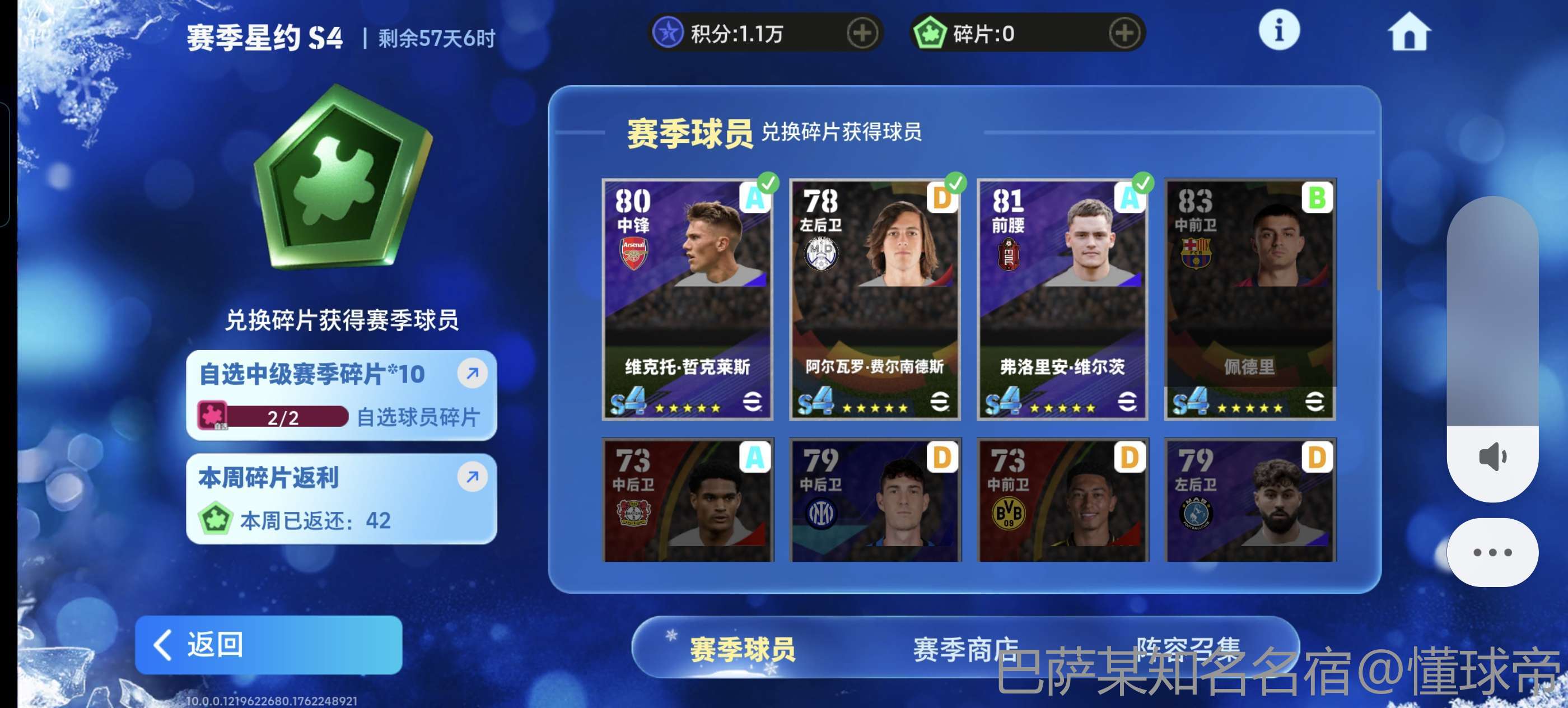Select the 阿尔瓦罗·费尔南德斯 player card
The height and width of the screenshot is (708, 1568).
(875, 299)
